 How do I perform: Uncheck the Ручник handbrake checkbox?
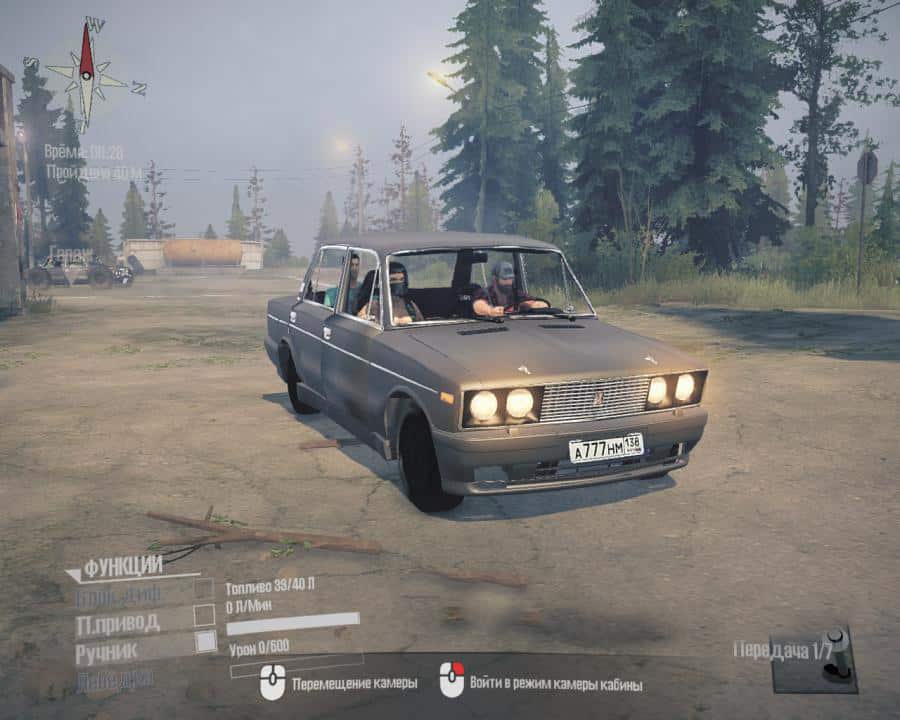pos(205,642)
